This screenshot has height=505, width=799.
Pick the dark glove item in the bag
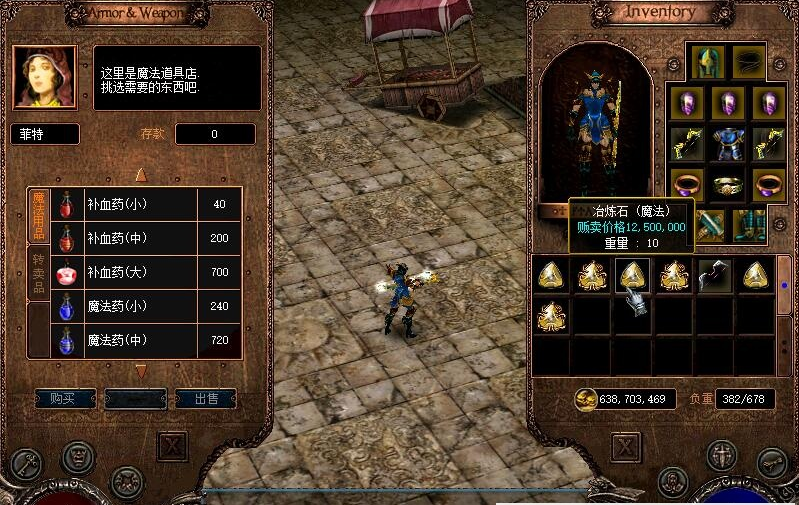(713, 274)
